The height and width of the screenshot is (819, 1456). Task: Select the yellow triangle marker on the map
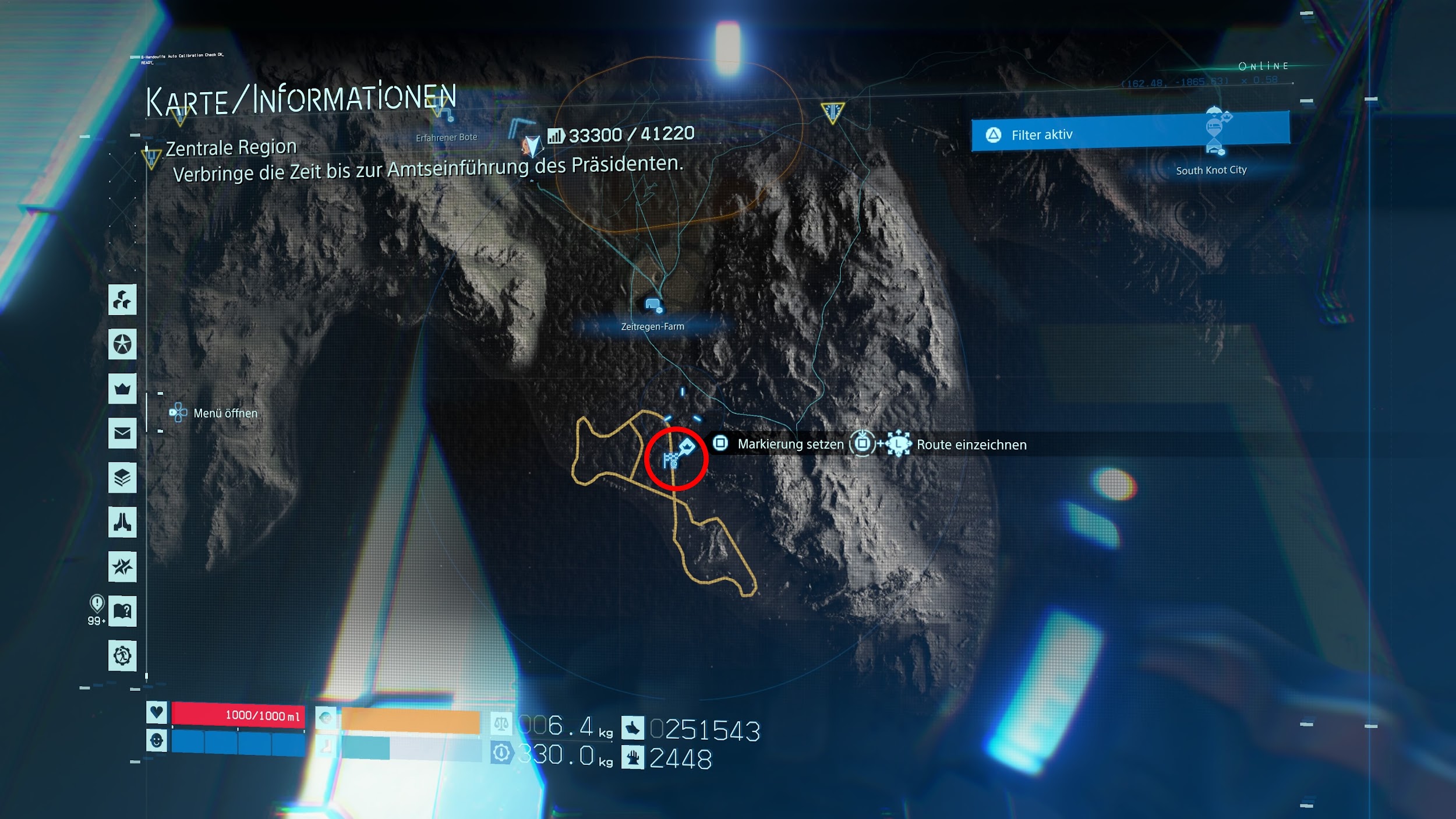[832, 112]
